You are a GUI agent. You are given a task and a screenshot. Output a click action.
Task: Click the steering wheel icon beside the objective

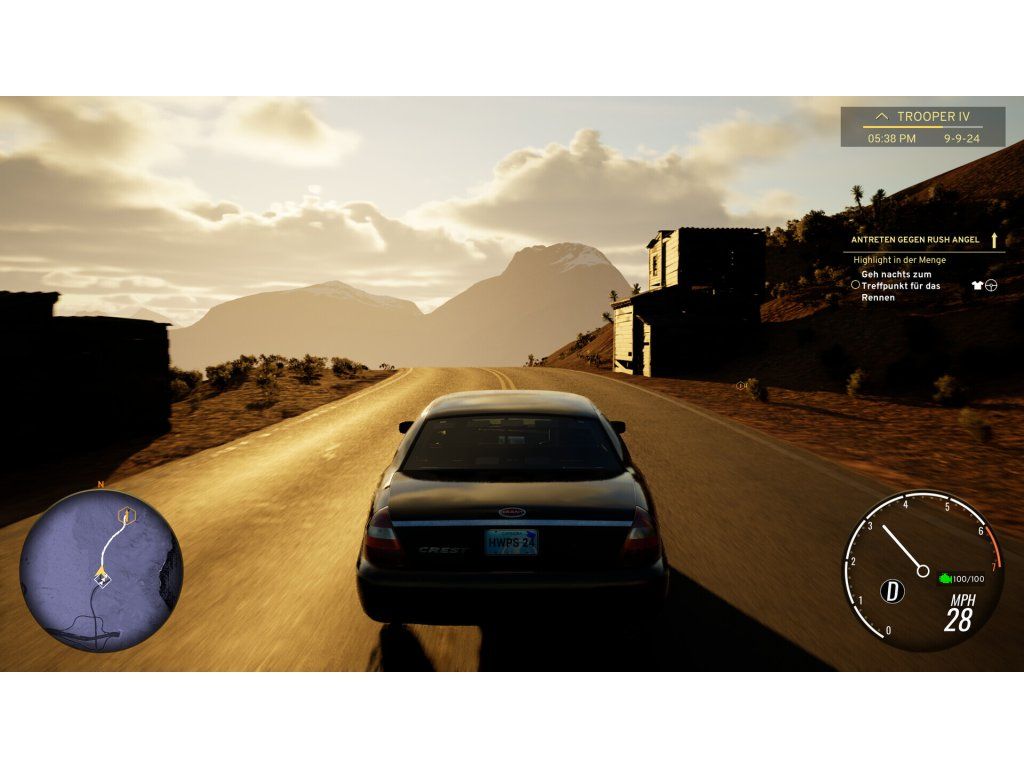991,285
